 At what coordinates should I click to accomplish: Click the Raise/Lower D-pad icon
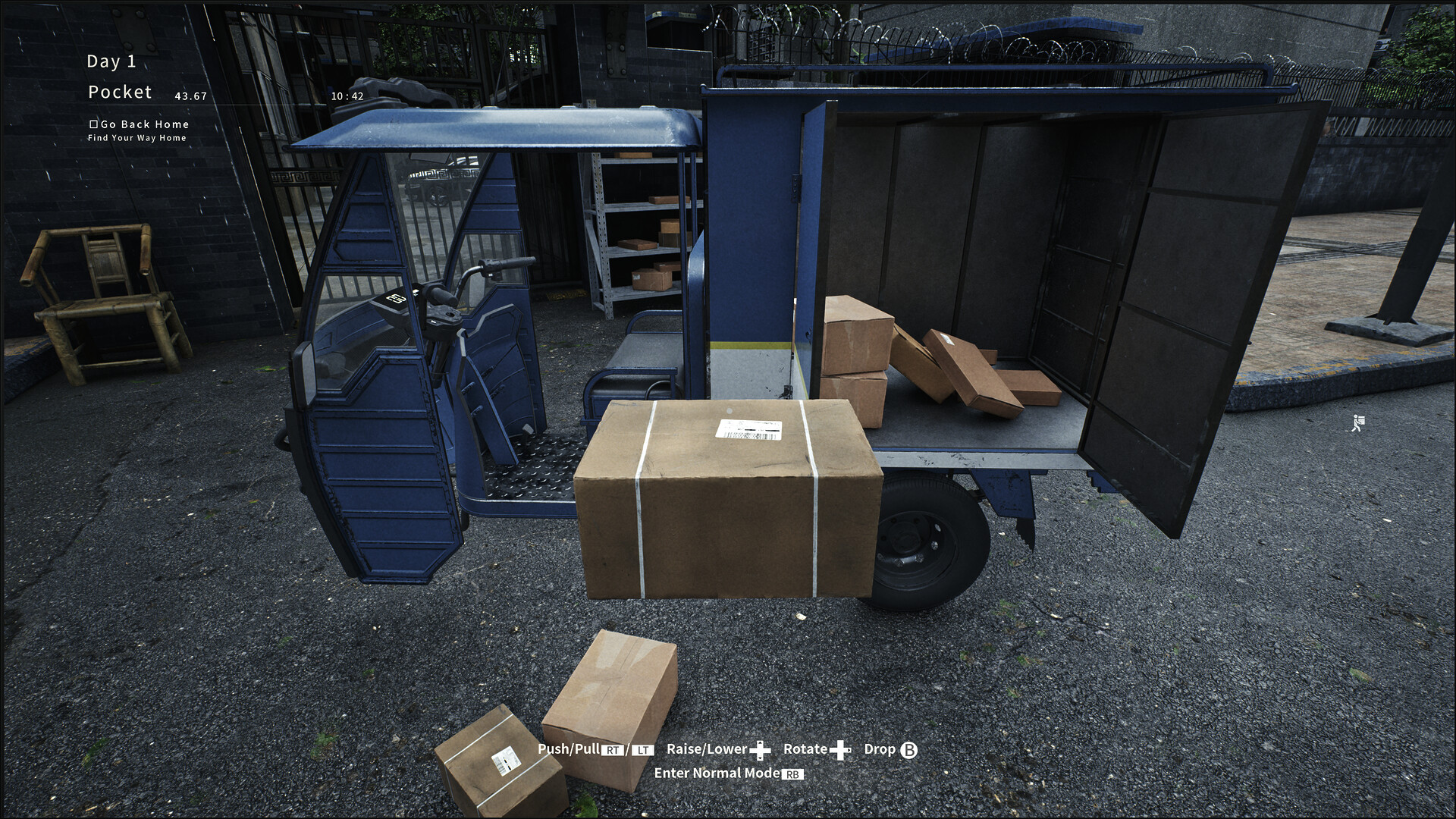click(761, 749)
